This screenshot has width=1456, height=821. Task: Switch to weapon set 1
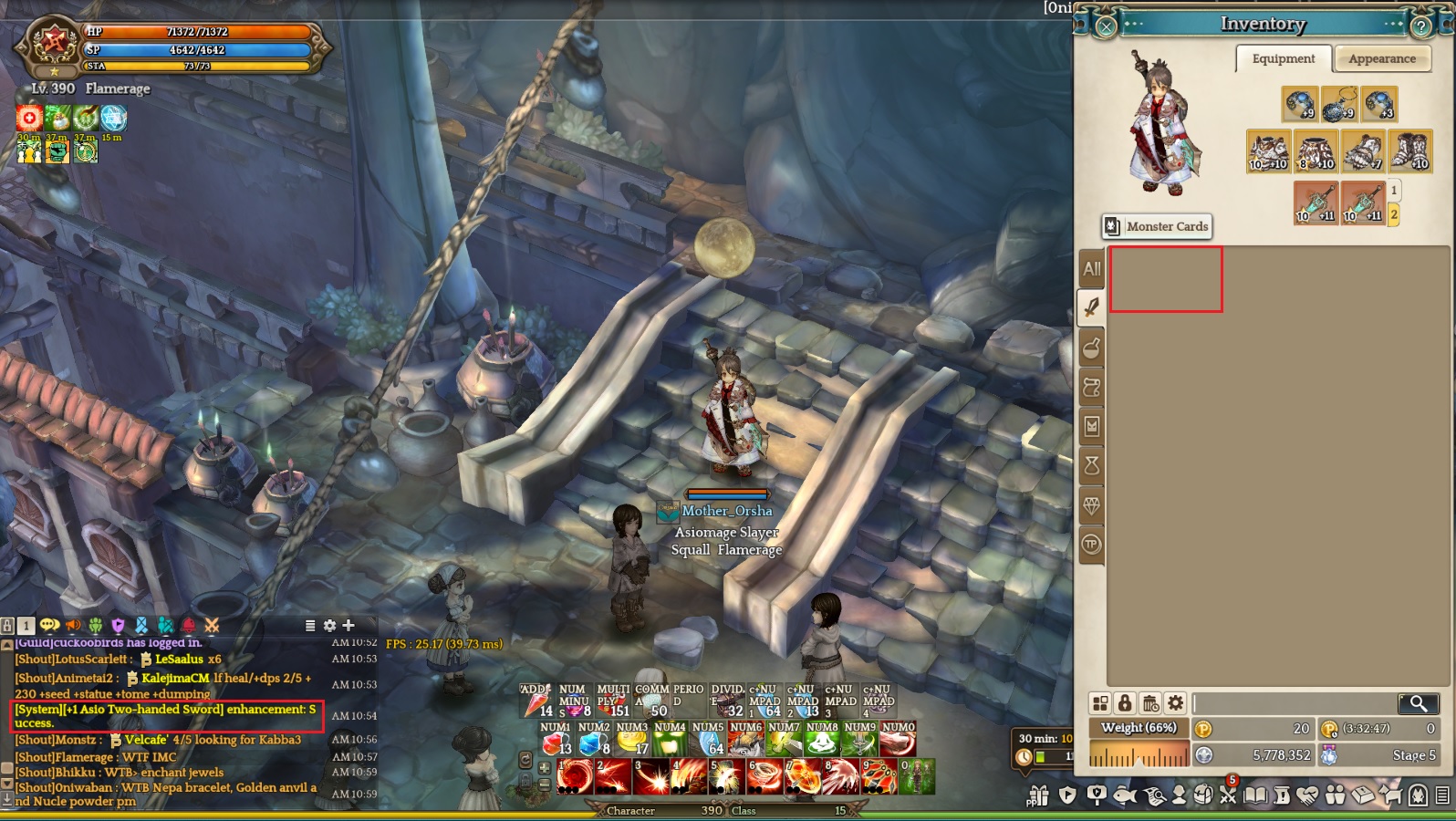(x=1394, y=190)
